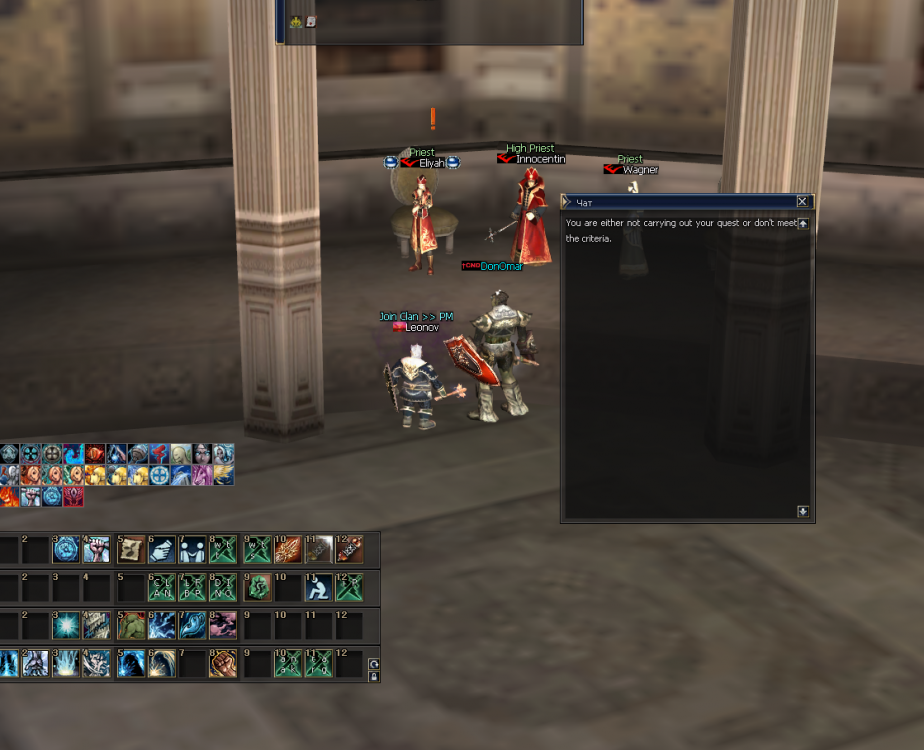924x750 pixels.
Task: Use the orange crystal item in slot 10
Action: click(288, 550)
